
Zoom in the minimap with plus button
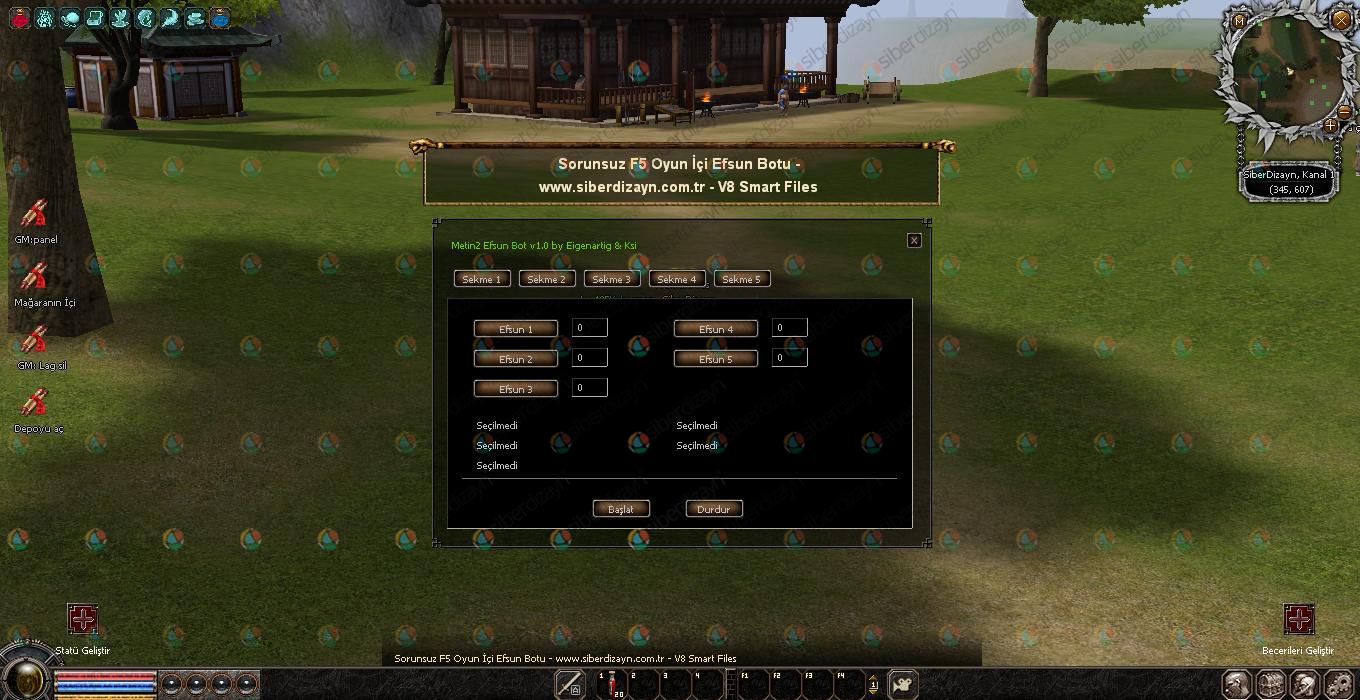1330,126
